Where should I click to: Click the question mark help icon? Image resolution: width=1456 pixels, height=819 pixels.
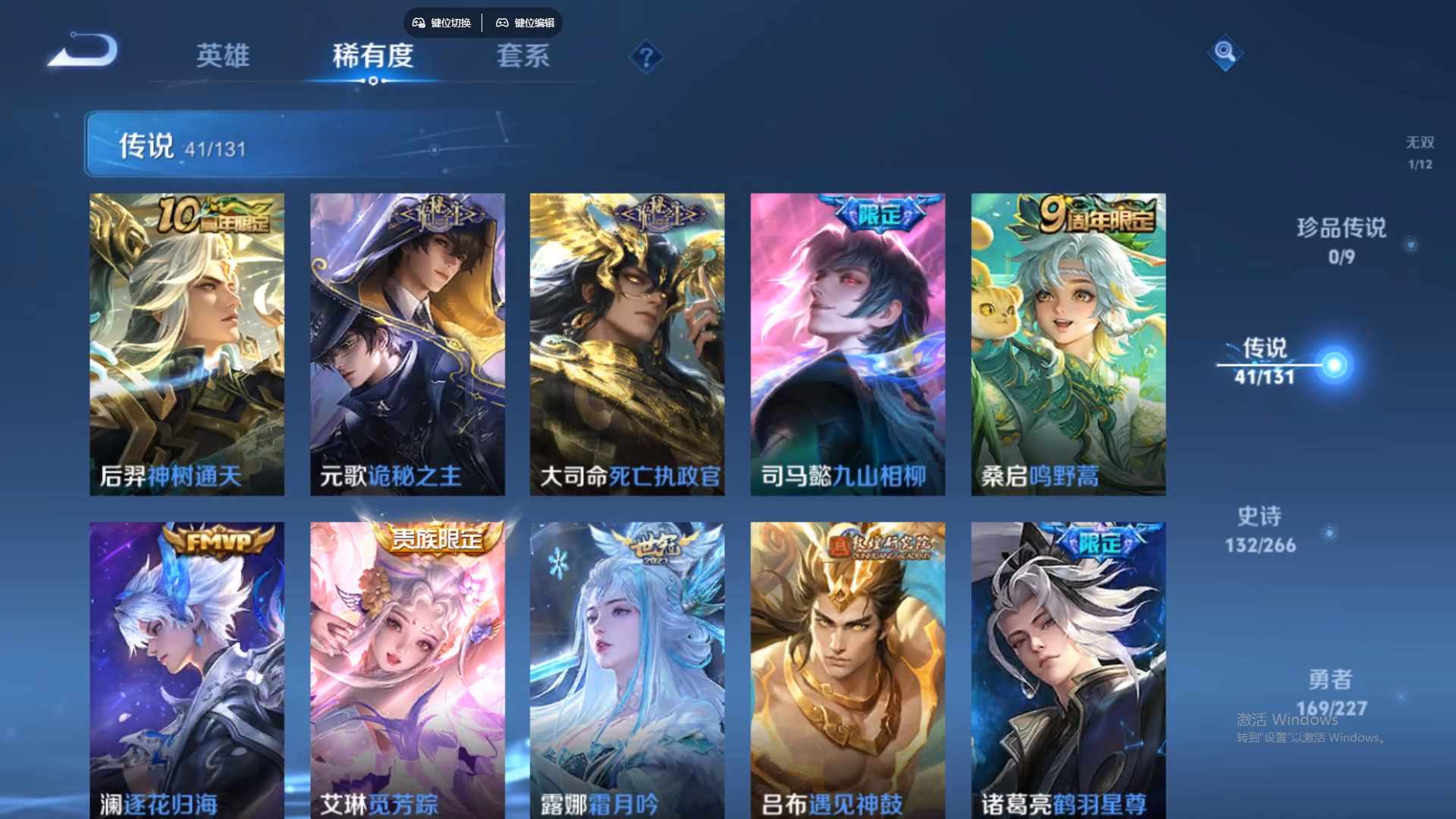tap(645, 55)
